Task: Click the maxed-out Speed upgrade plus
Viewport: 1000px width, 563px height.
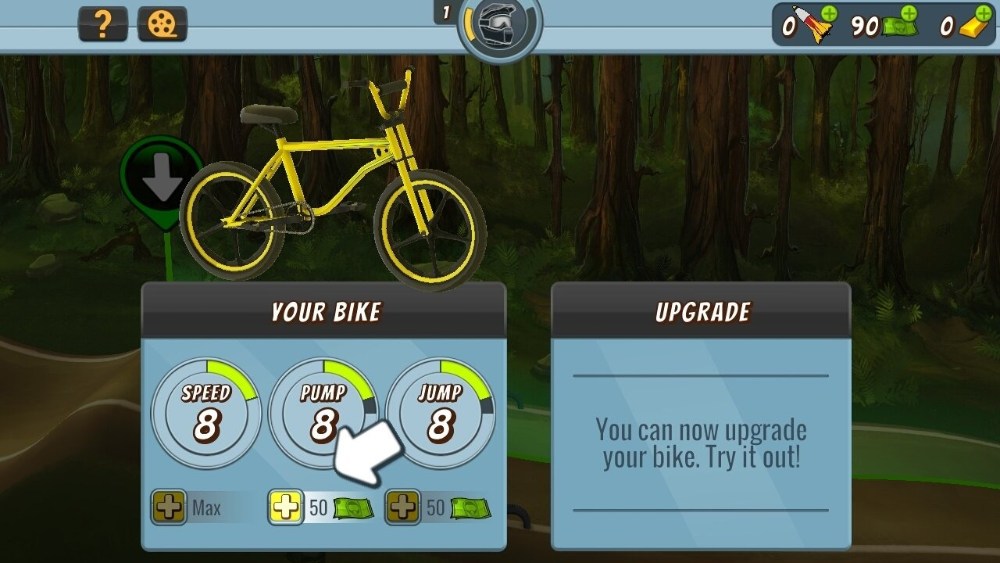Action: click(168, 508)
